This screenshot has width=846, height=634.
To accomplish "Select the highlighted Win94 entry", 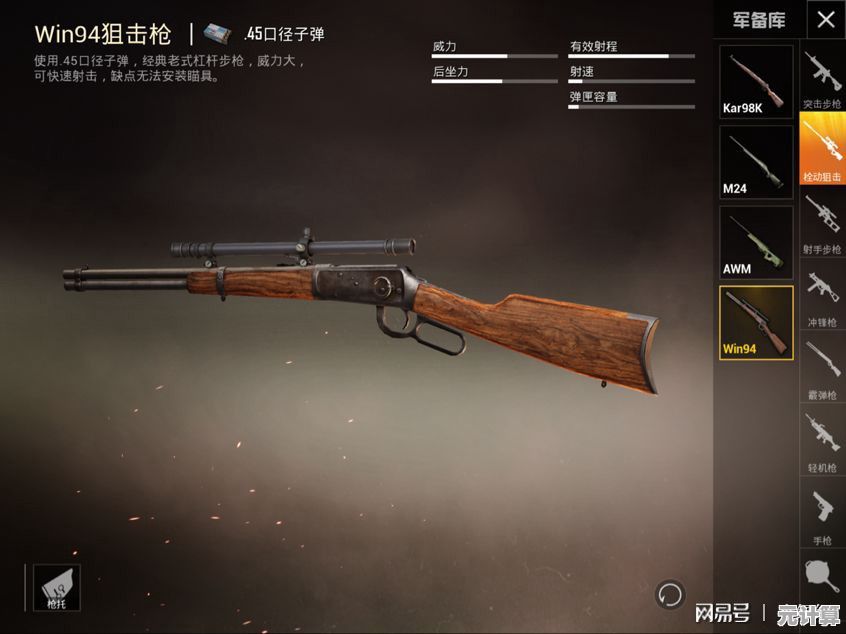I will pyautogui.click(x=756, y=322).
